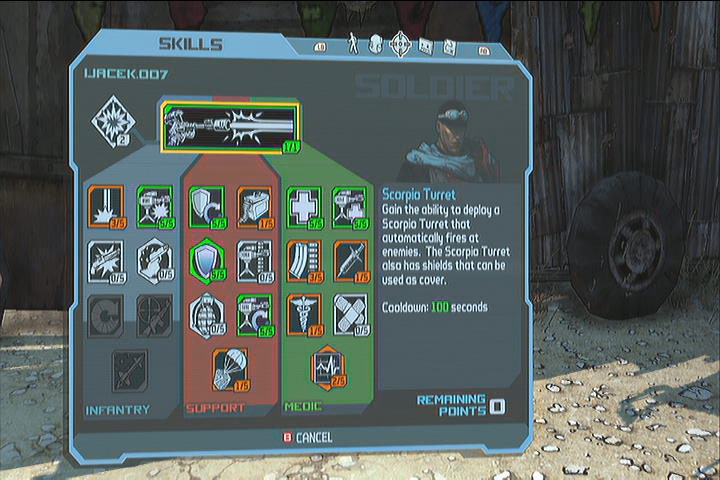The width and height of the screenshot is (720, 480).
Task: Select the syringe Medic skill icon
Action: tap(351, 260)
